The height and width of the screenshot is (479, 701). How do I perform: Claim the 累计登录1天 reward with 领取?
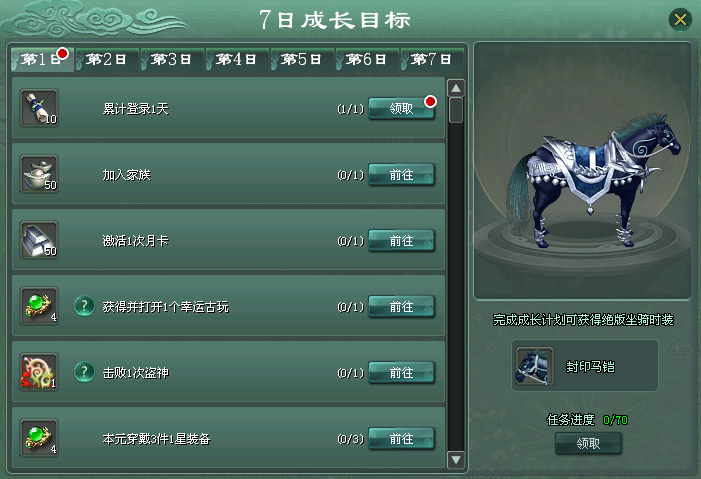(401, 109)
